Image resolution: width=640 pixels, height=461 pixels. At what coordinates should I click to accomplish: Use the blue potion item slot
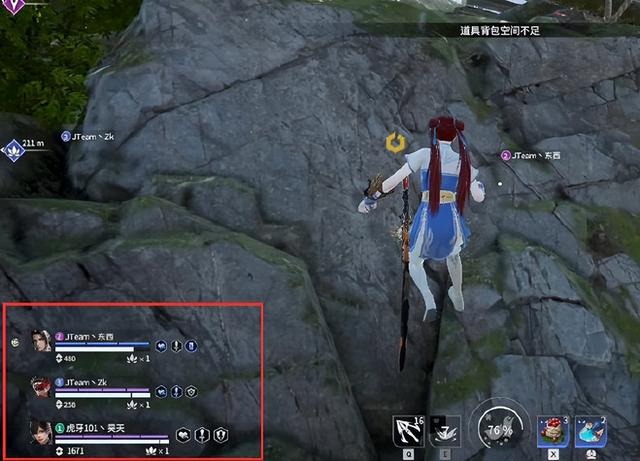(x=588, y=431)
